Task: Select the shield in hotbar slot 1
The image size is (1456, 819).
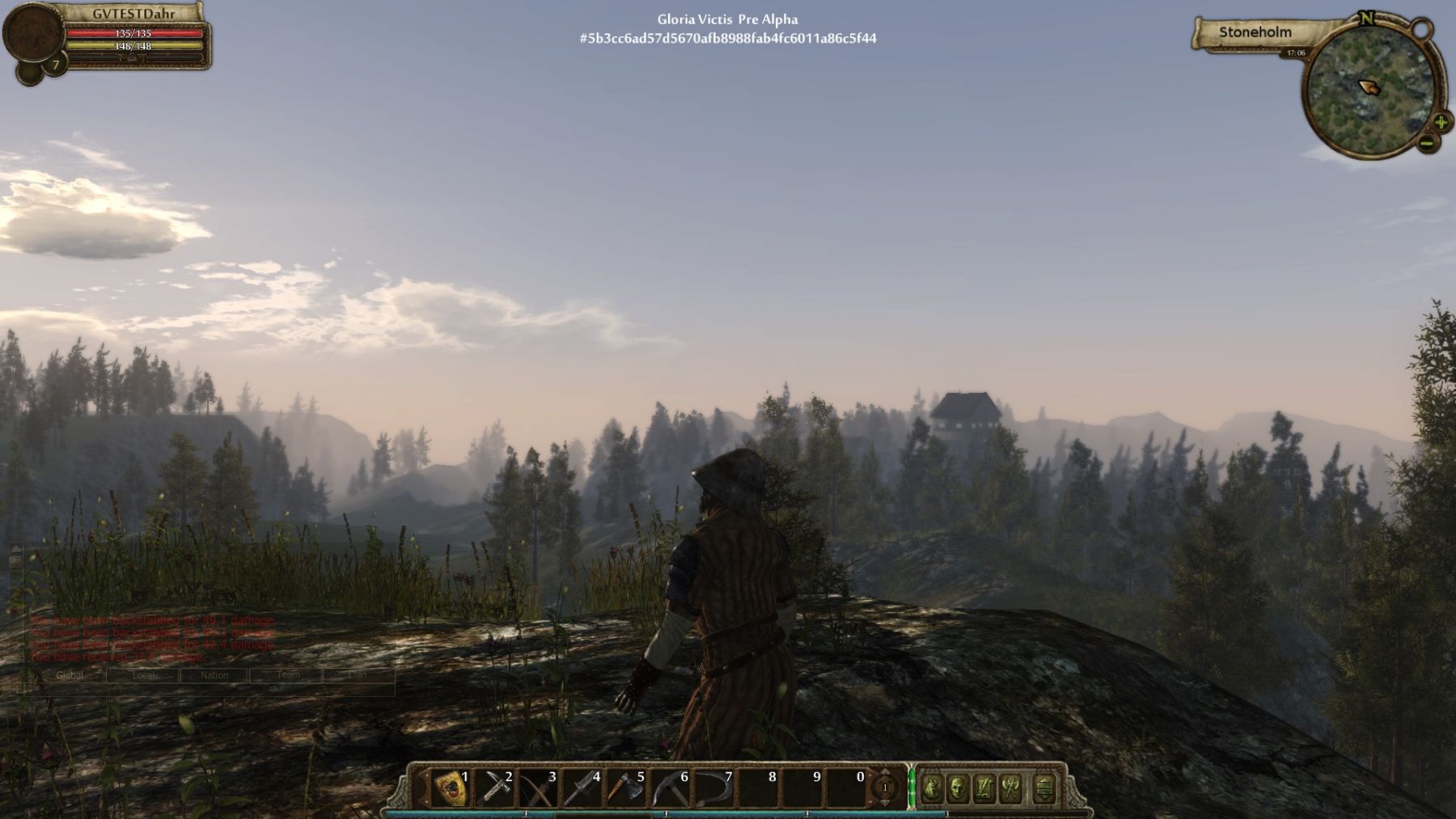Action: click(x=451, y=788)
